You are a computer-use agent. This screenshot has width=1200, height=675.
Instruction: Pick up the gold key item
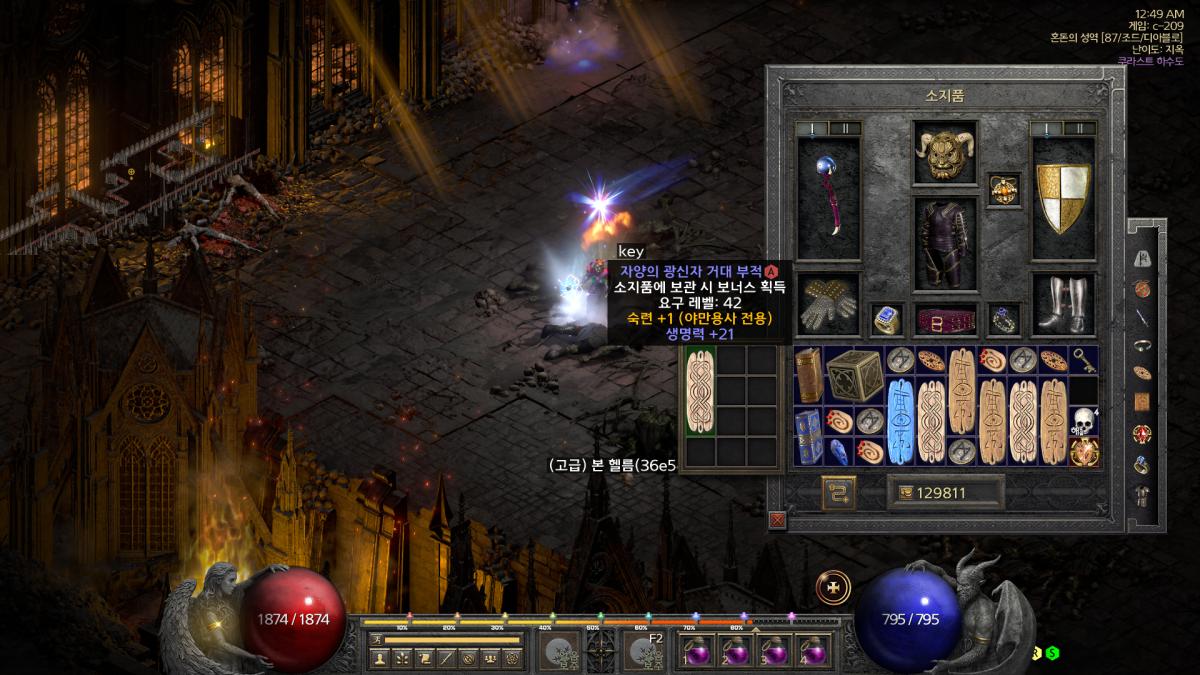click(1085, 360)
